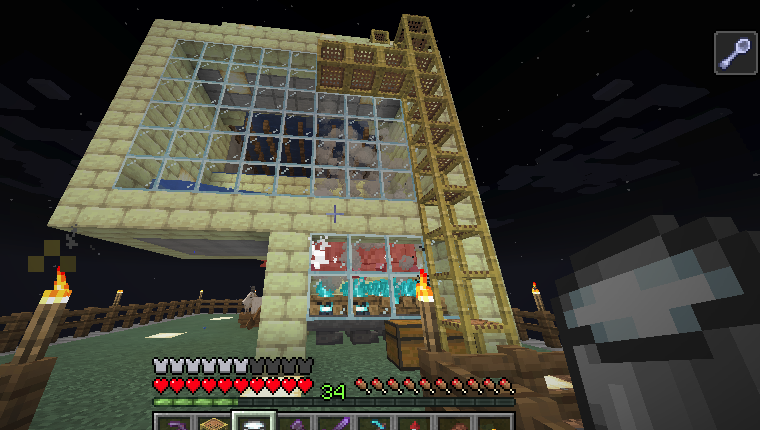Image resolution: width=760 pixels, height=430 pixels.
Task: Click the spoon status effect icon
Action: (x=735, y=52)
